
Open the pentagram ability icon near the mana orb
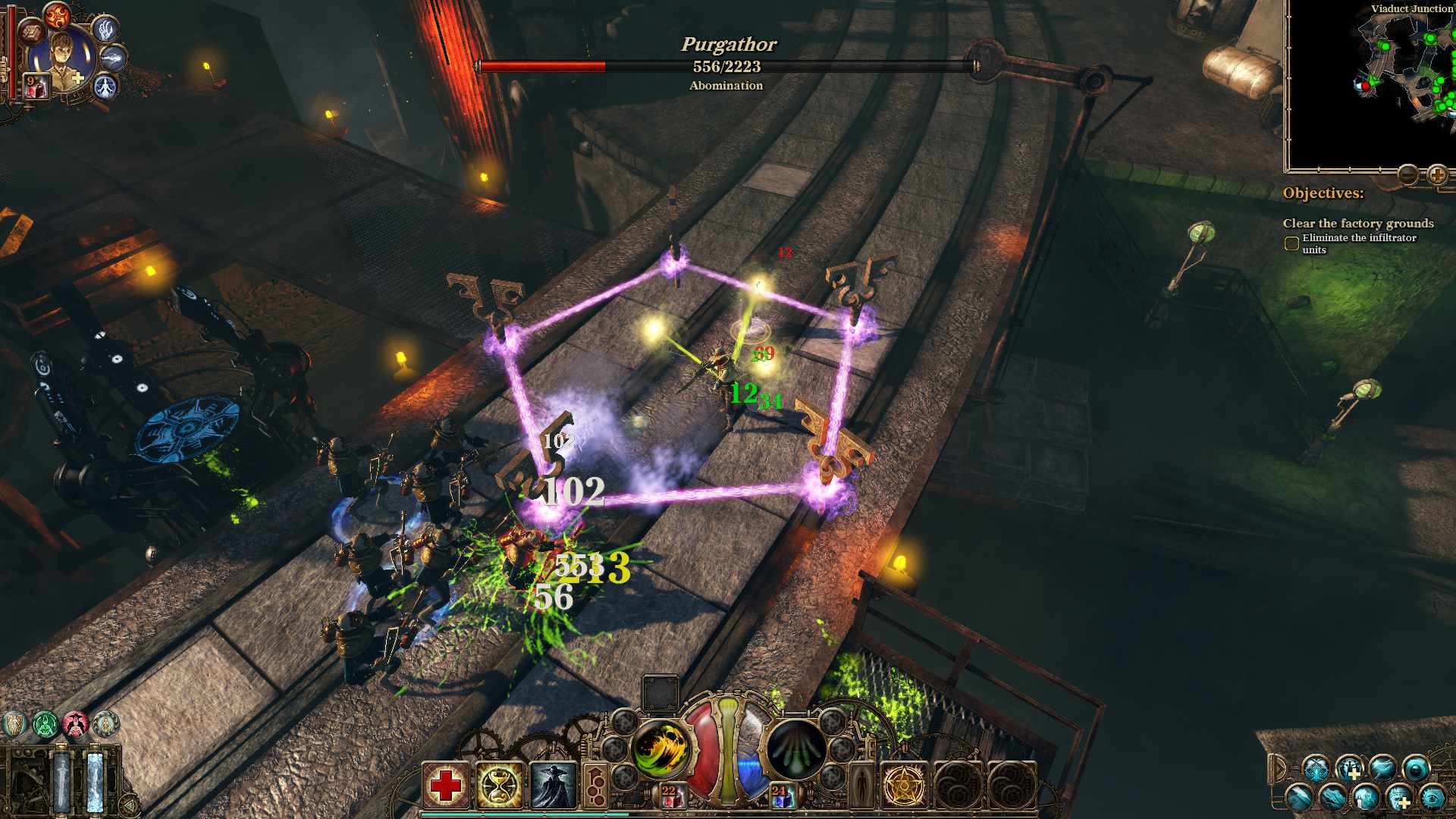click(904, 785)
